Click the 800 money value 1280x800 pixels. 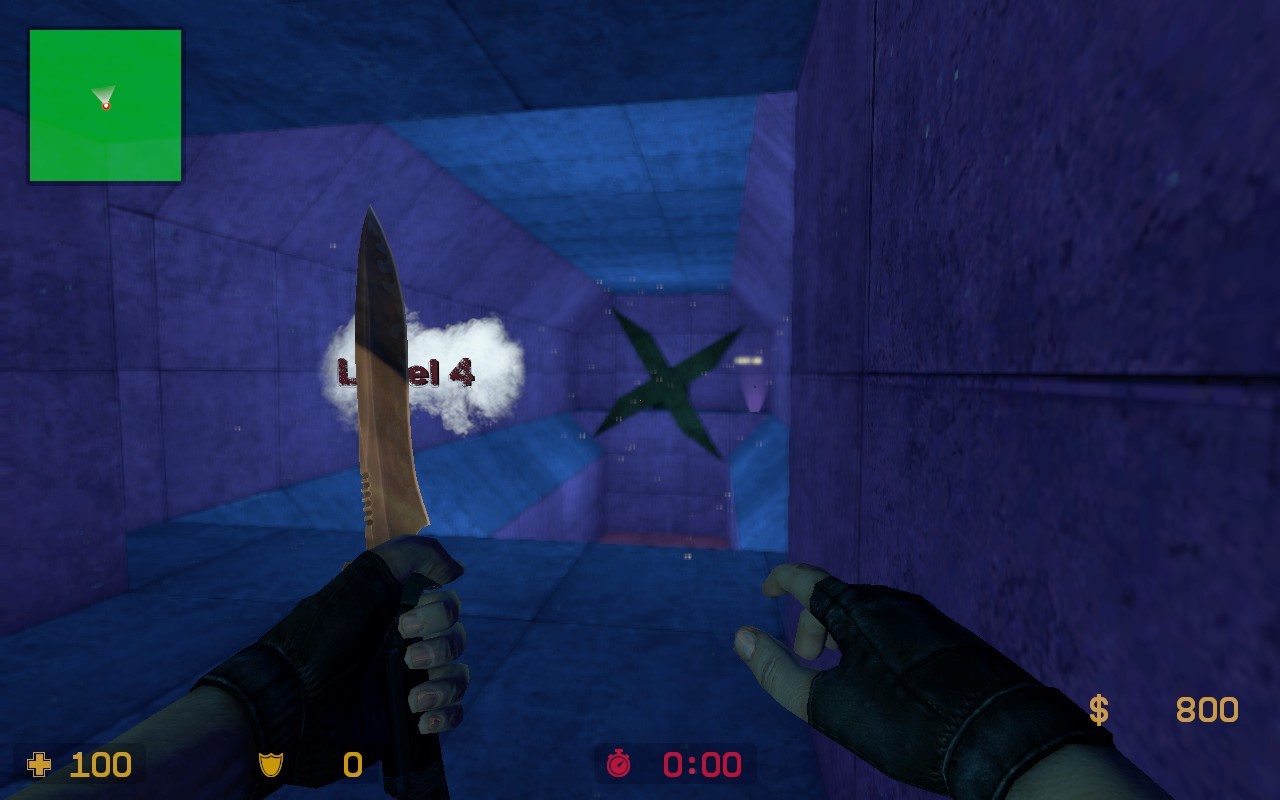coord(1208,712)
